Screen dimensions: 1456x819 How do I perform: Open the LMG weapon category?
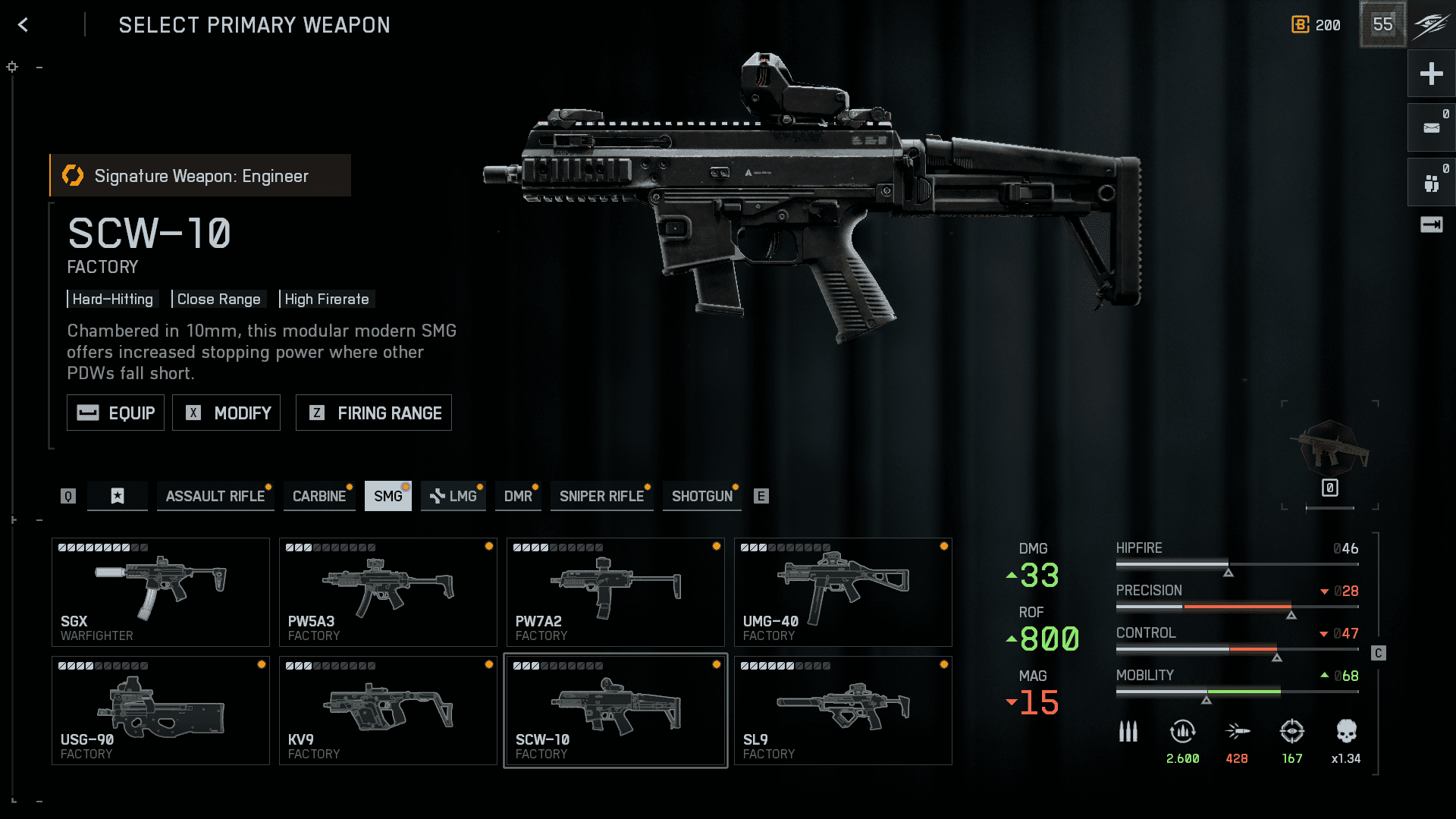click(453, 496)
